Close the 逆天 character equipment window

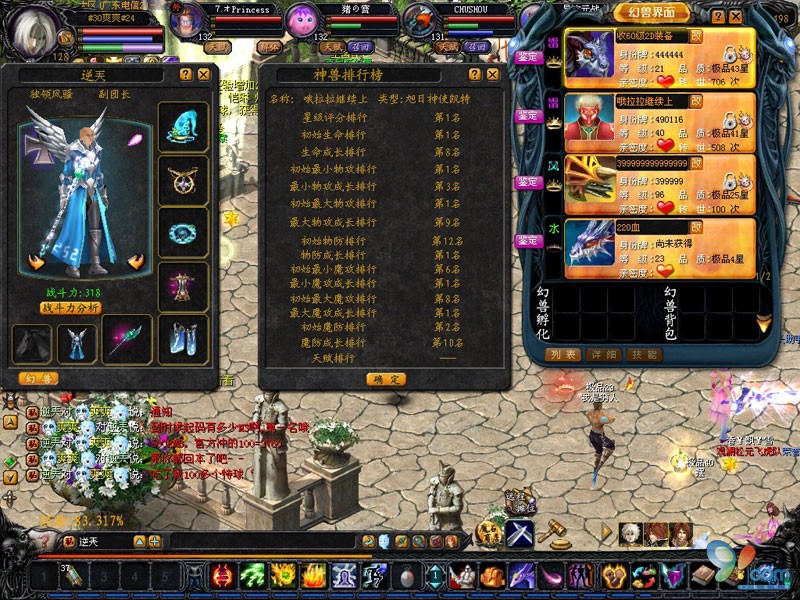(203, 74)
